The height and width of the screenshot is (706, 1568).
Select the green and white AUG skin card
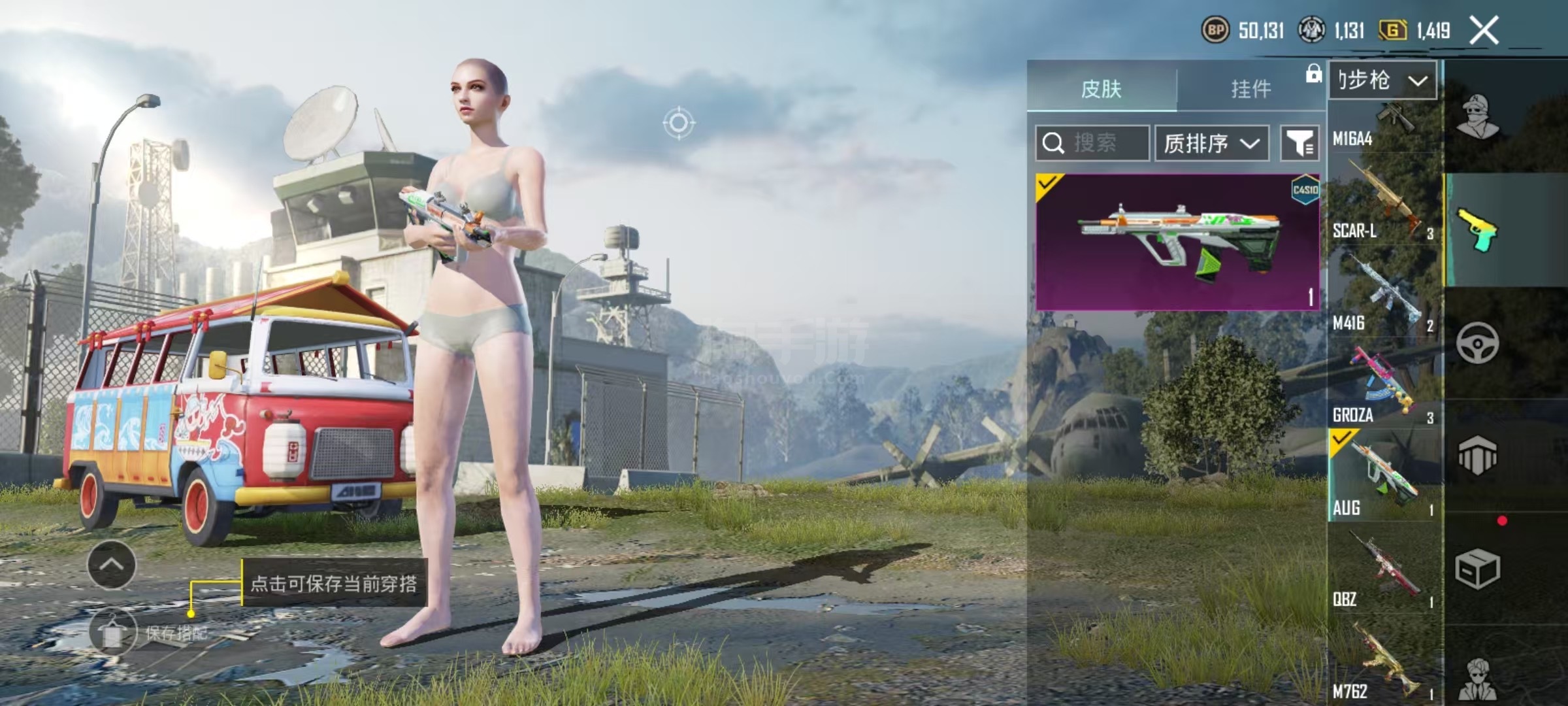pyautogui.click(x=1177, y=241)
